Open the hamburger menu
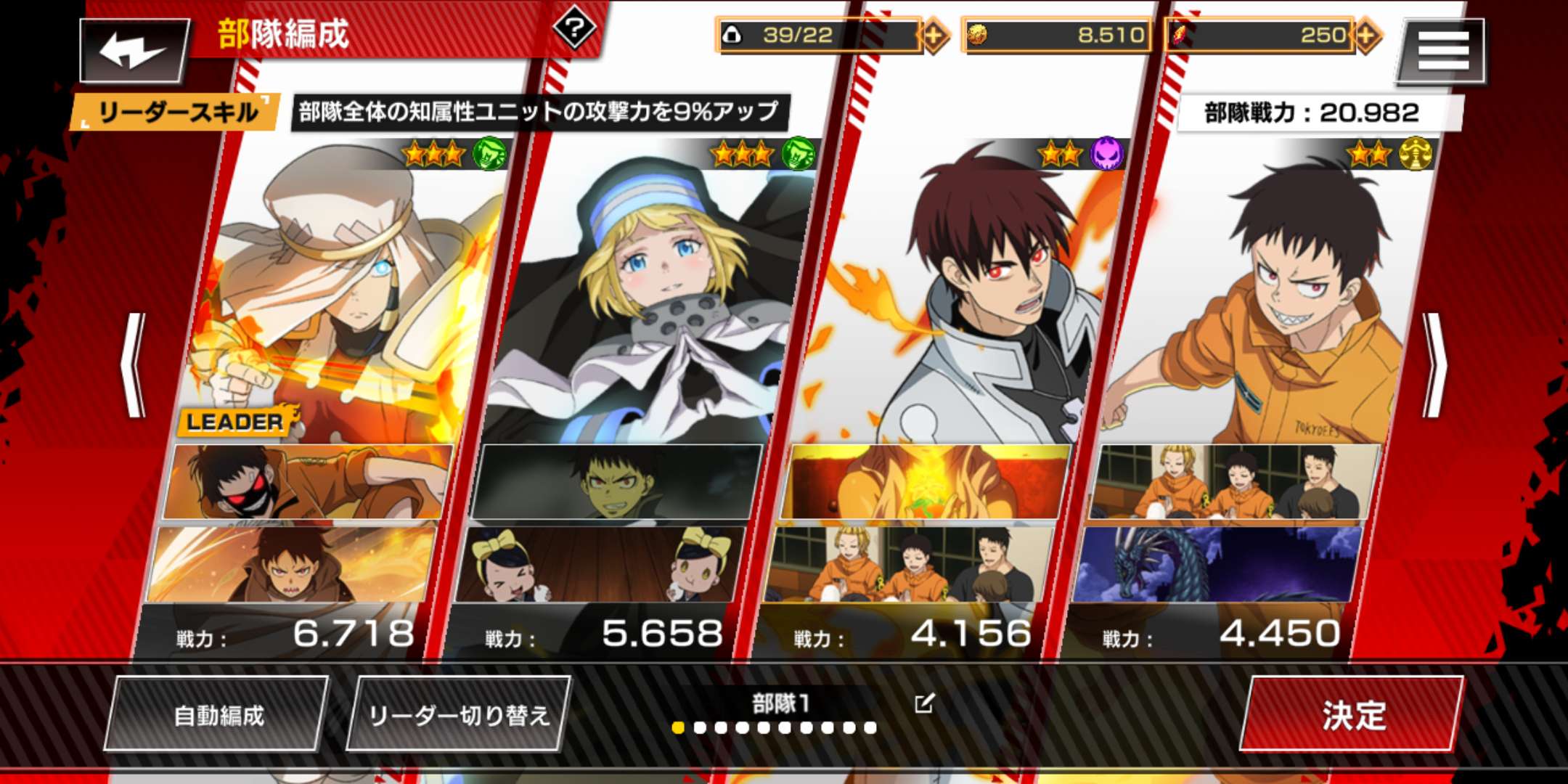 pos(1442,51)
